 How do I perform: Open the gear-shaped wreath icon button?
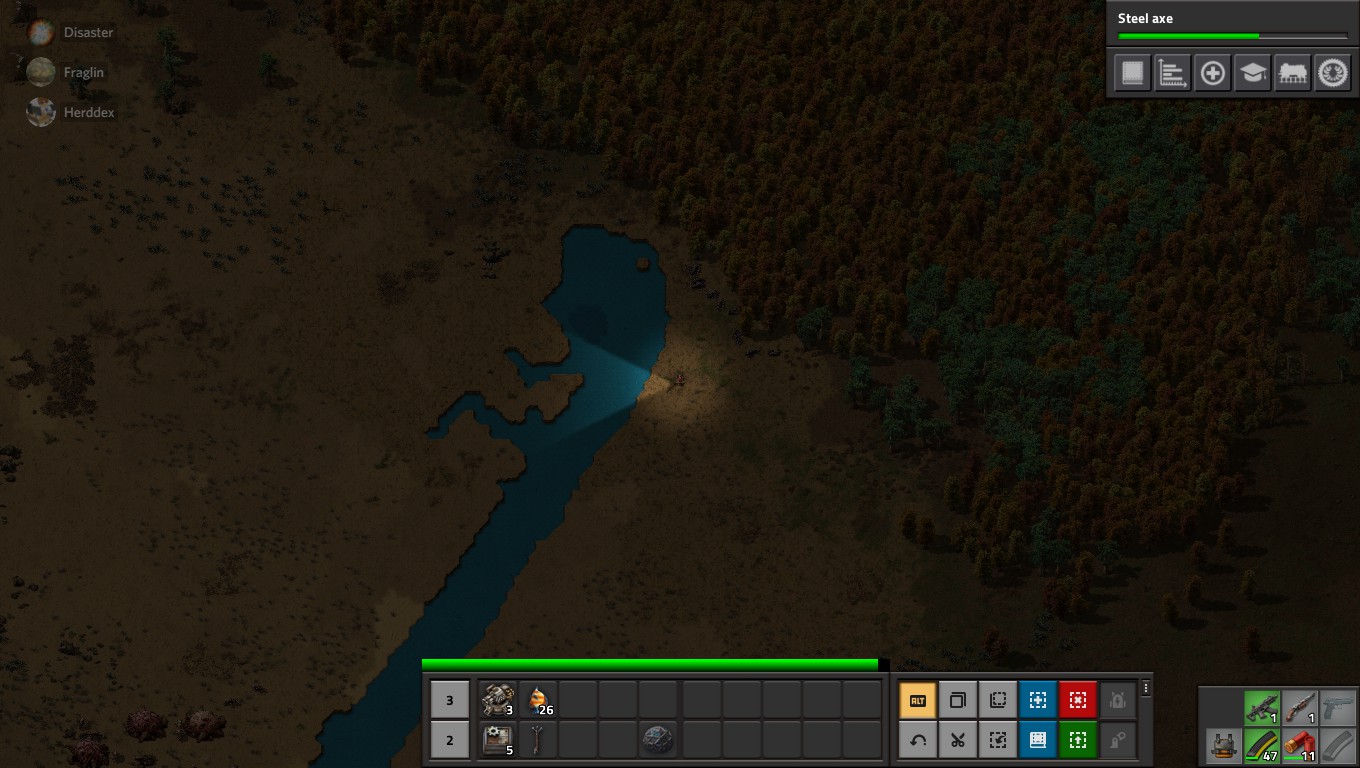(x=1332, y=73)
